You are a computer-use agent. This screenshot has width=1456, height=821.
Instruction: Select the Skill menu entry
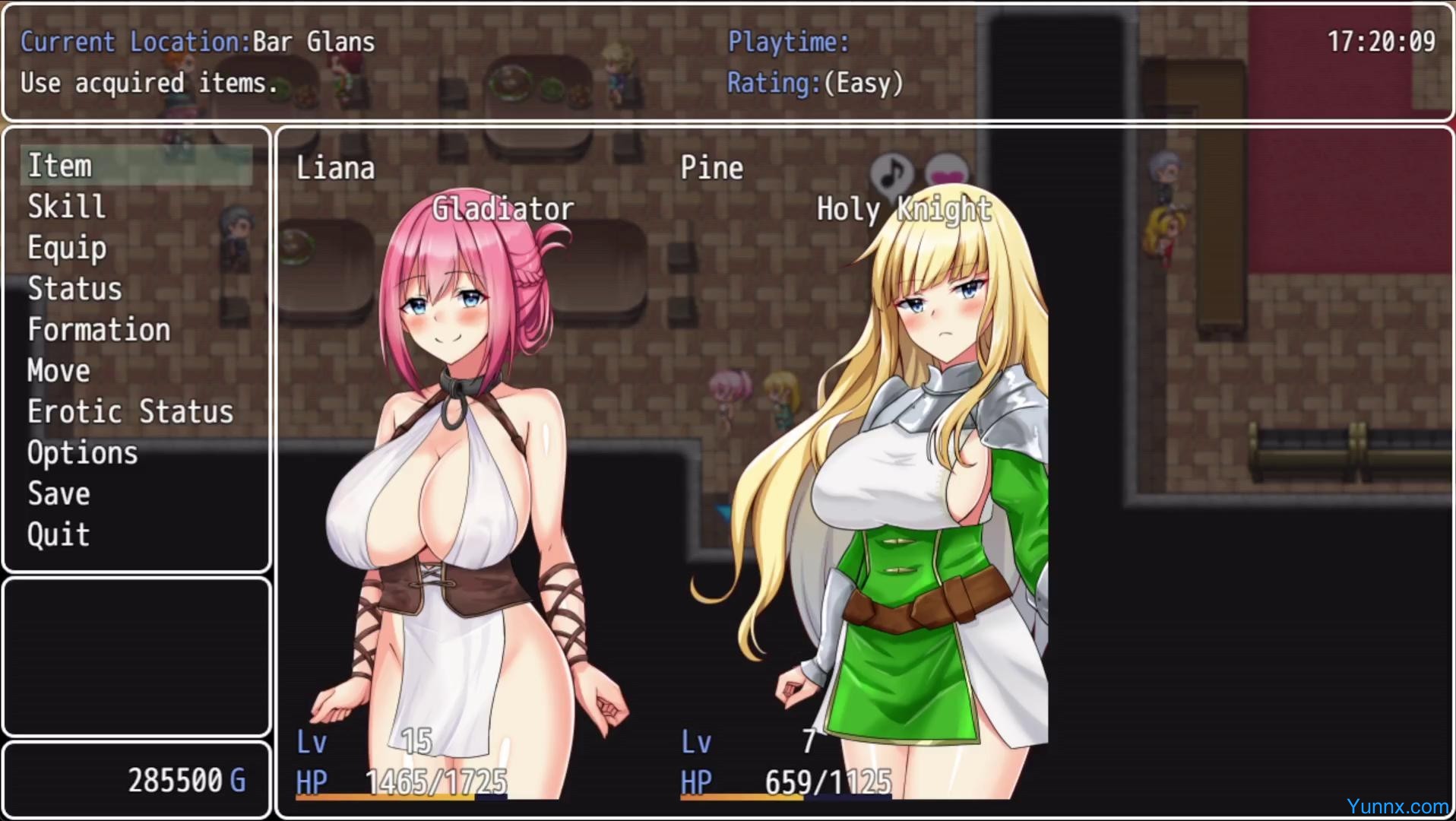point(67,207)
